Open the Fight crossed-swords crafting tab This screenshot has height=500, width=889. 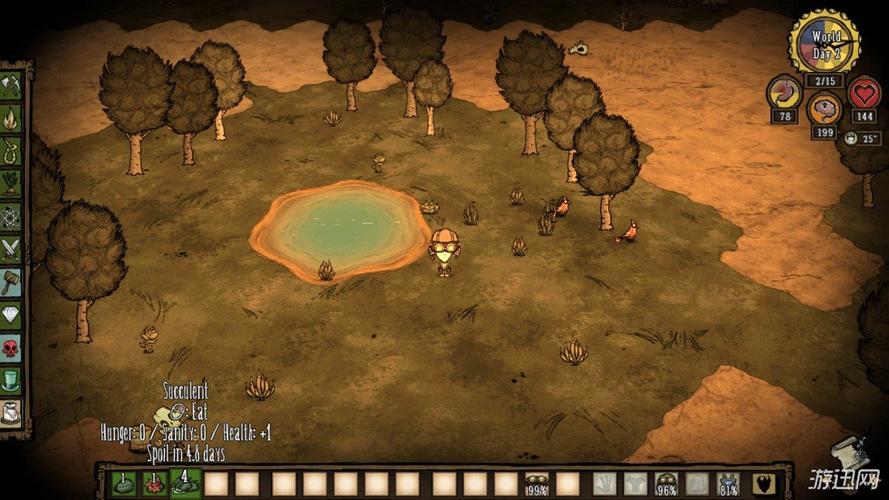point(12,249)
